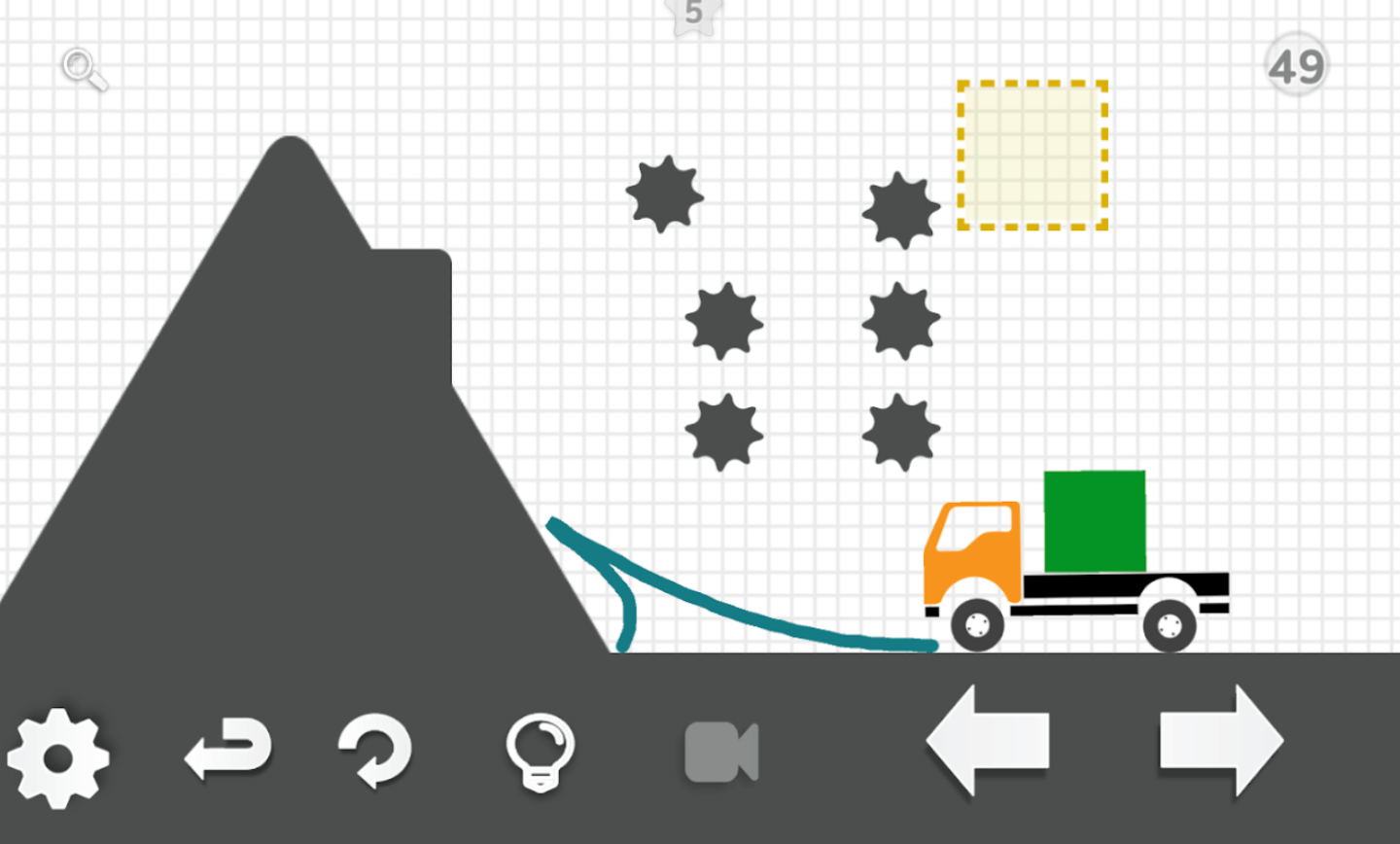Select the dashed yellow target zone
Image resolution: width=1400 pixels, height=844 pixels.
[x=1031, y=156]
